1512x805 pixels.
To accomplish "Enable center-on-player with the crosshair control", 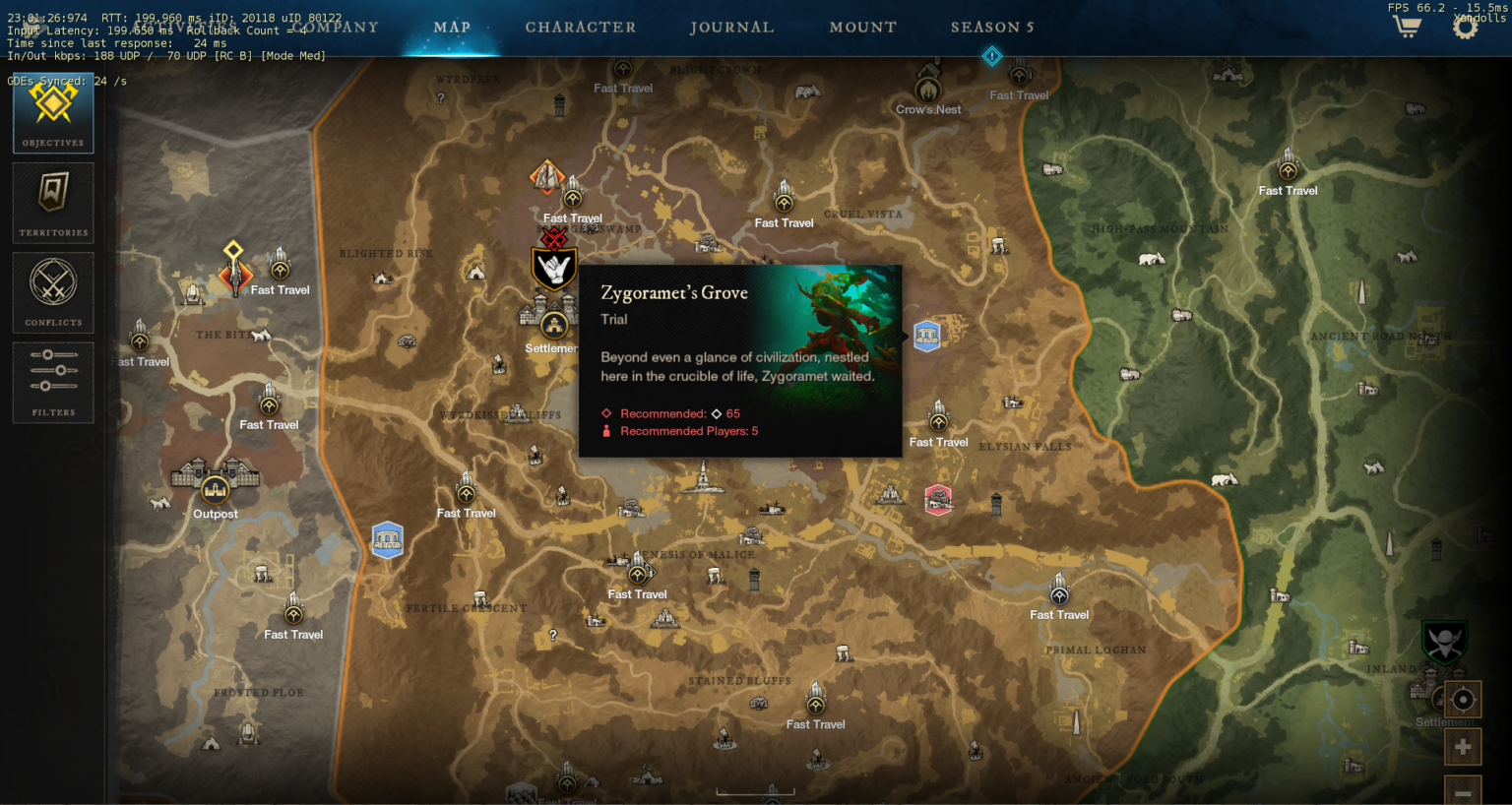I will pos(1463,701).
